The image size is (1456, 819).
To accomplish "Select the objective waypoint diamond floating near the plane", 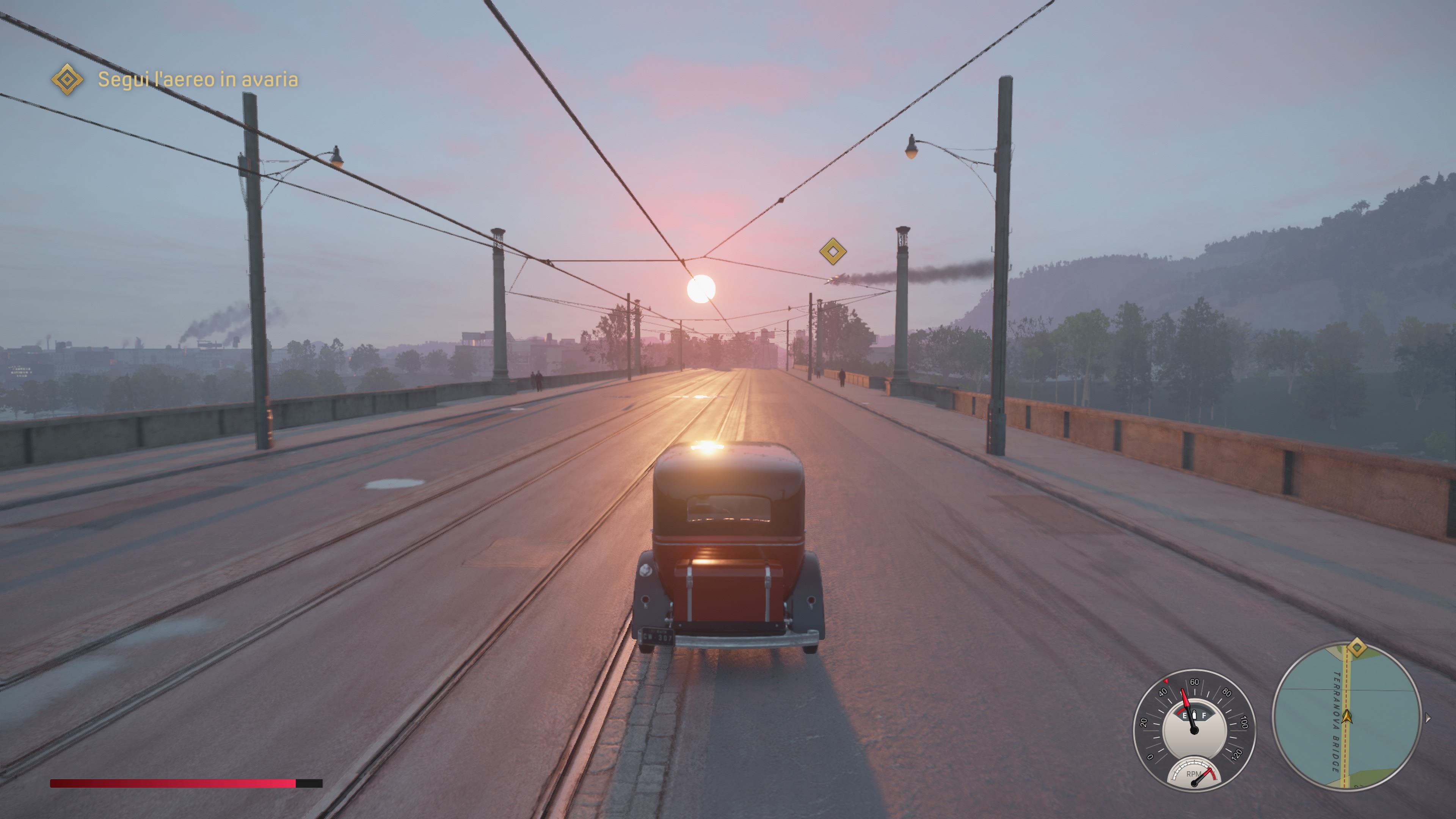I will [x=833, y=251].
